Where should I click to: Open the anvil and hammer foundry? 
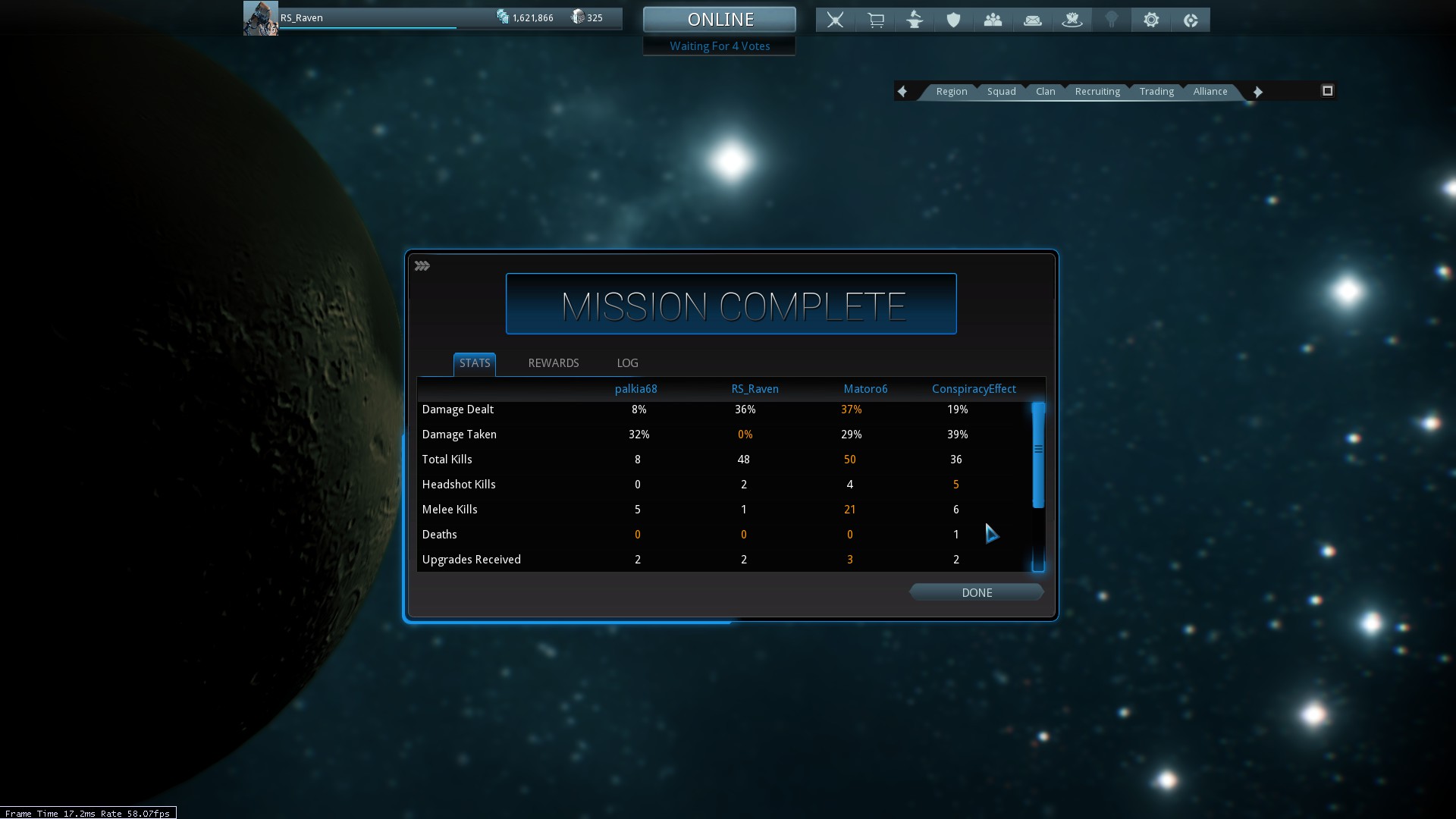[x=915, y=20]
